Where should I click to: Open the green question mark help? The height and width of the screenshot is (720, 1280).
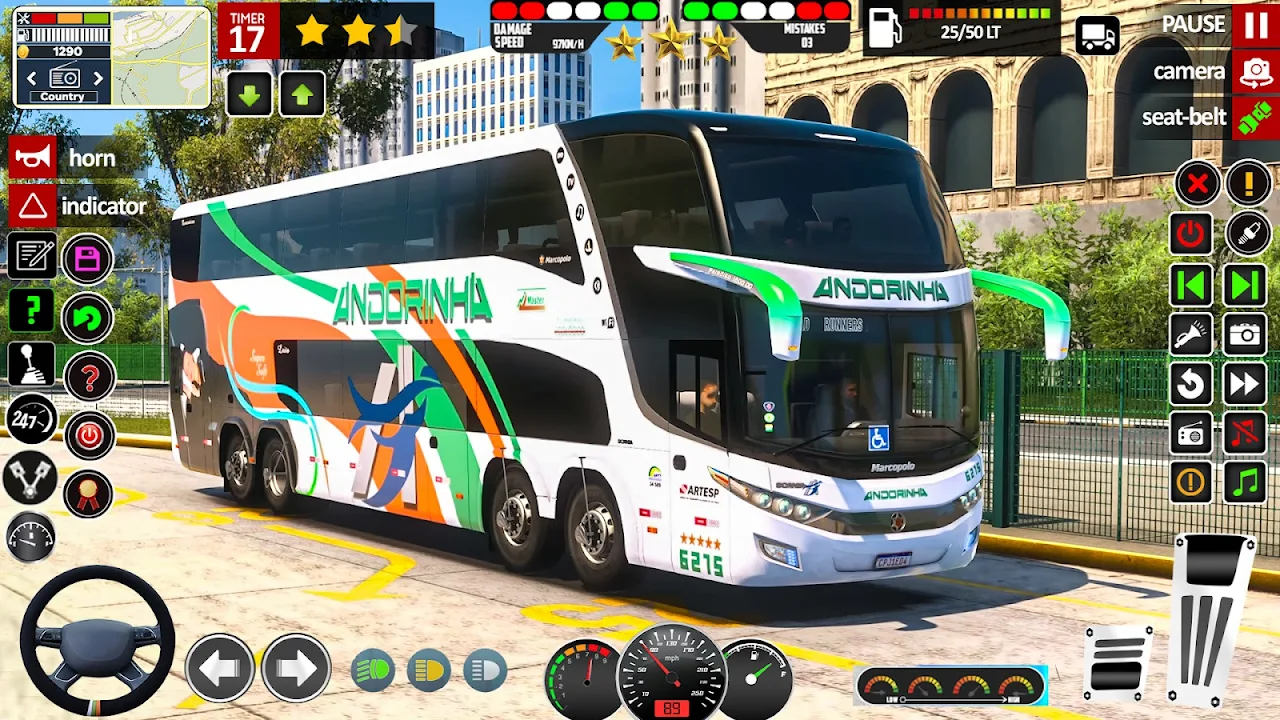[32, 311]
